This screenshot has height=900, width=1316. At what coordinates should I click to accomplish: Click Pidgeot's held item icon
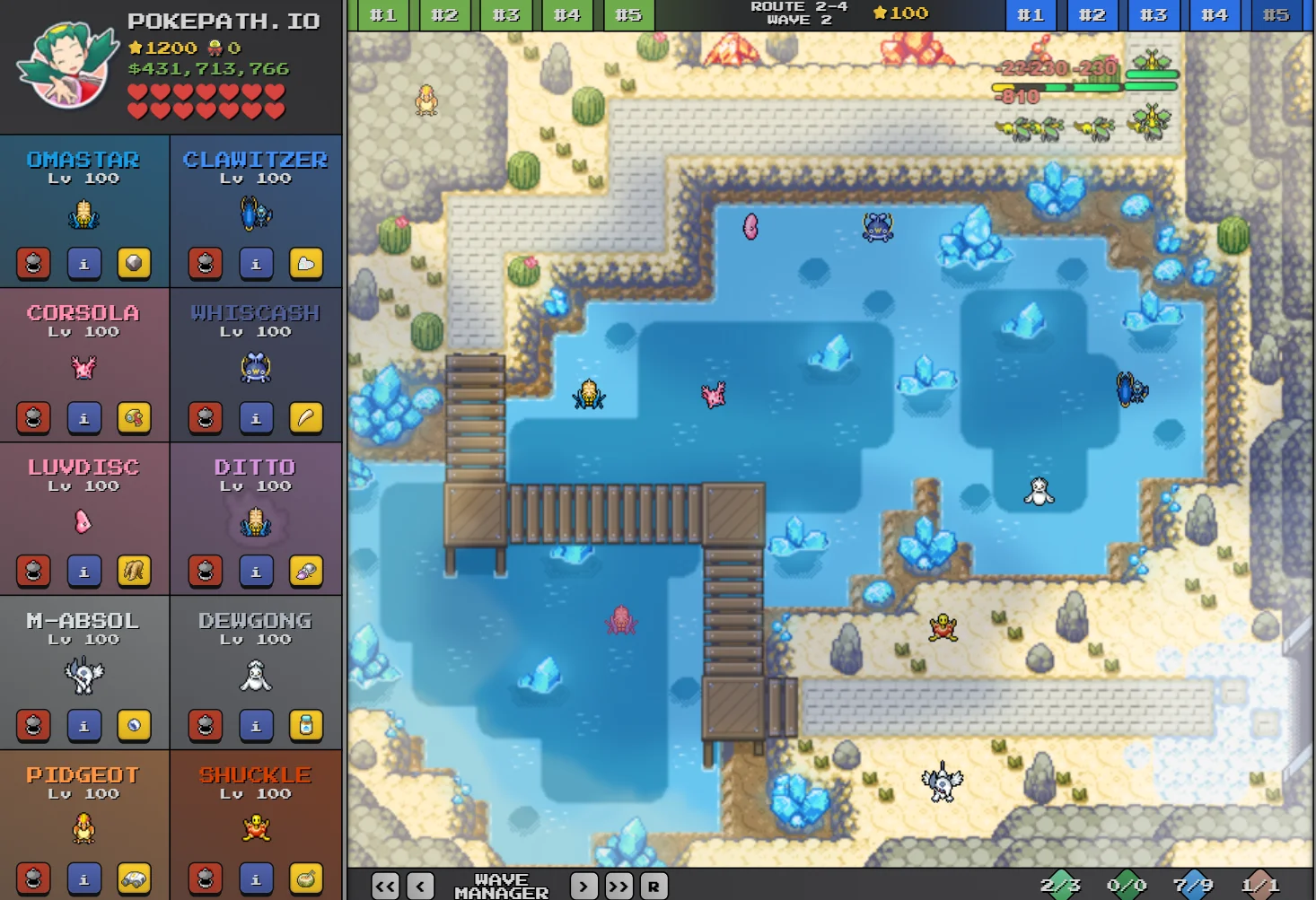point(135,878)
